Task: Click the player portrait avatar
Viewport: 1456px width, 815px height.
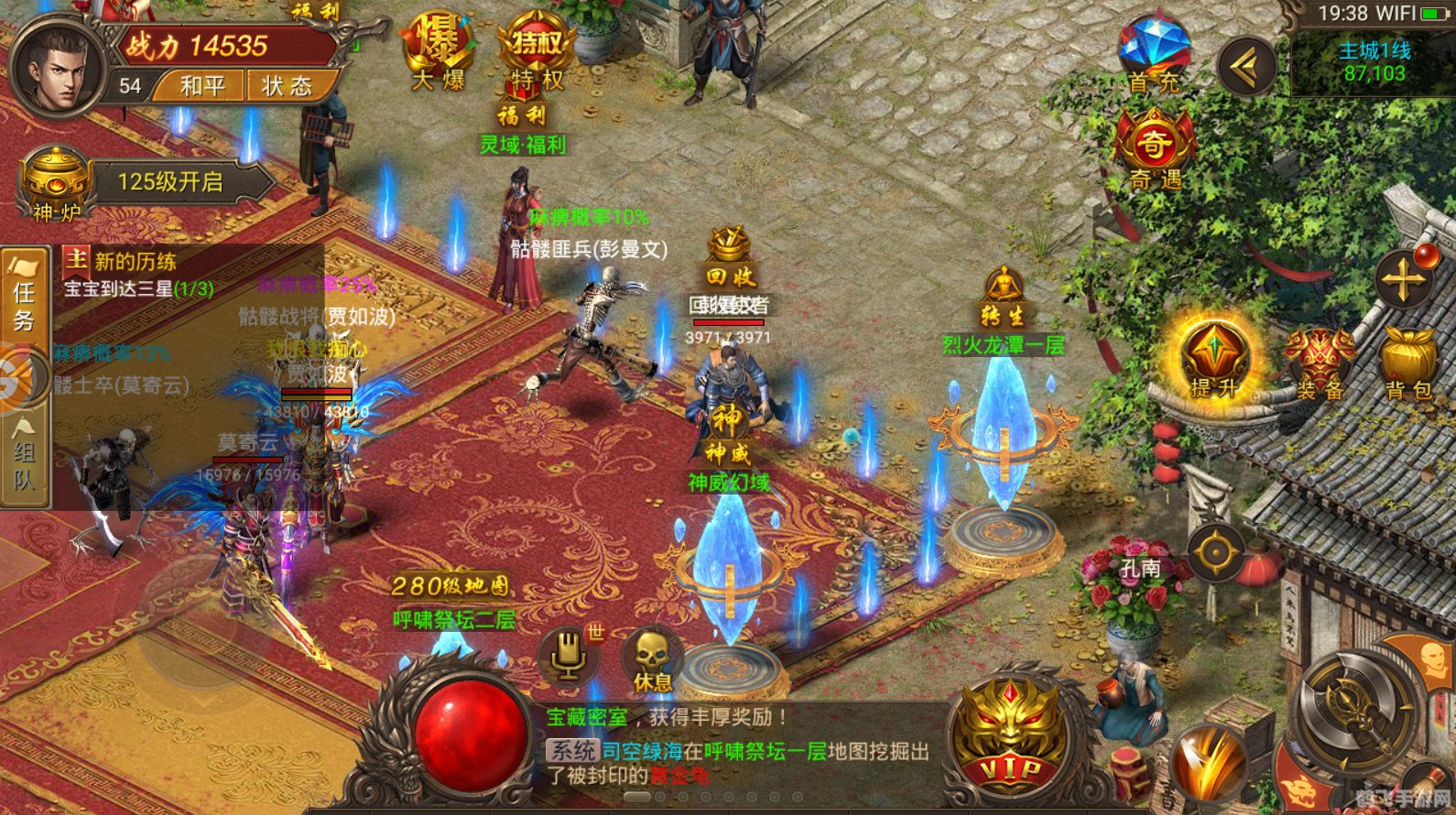Action: (57, 71)
